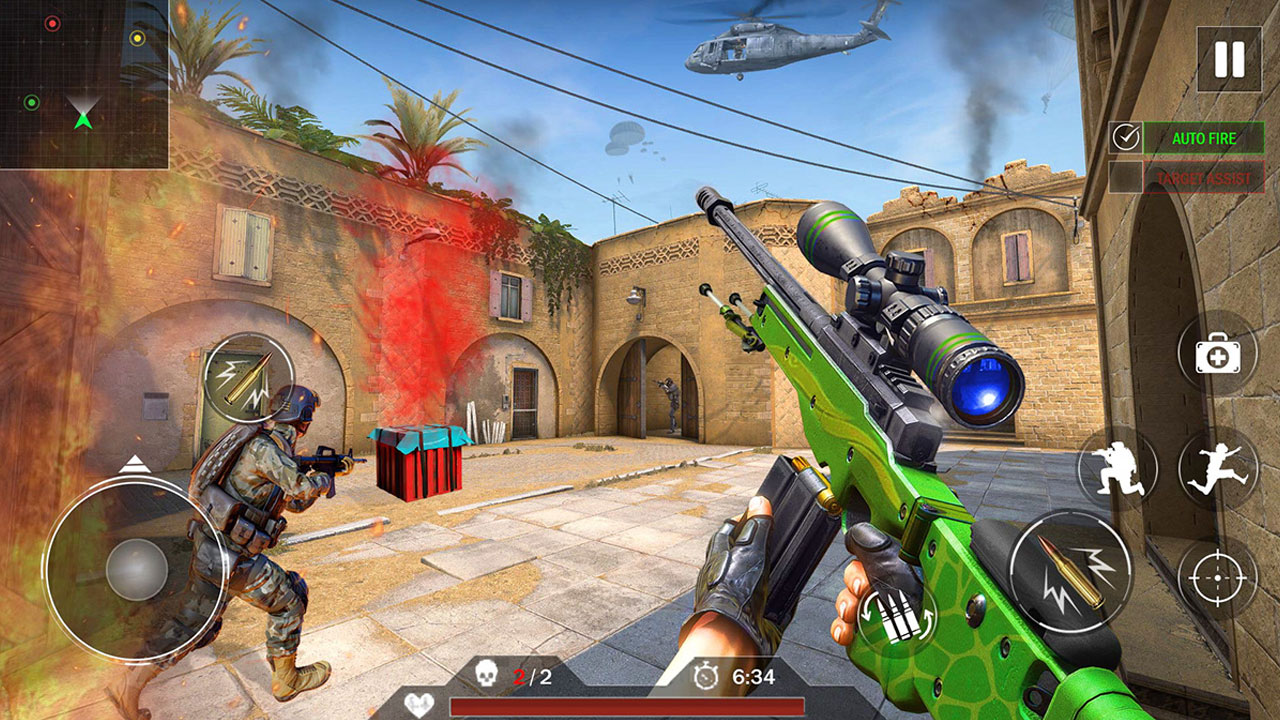The width and height of the screenshot is (1280, 720).
Task: Tap the crouching soldier stance button
Action: click(1117, 468)
